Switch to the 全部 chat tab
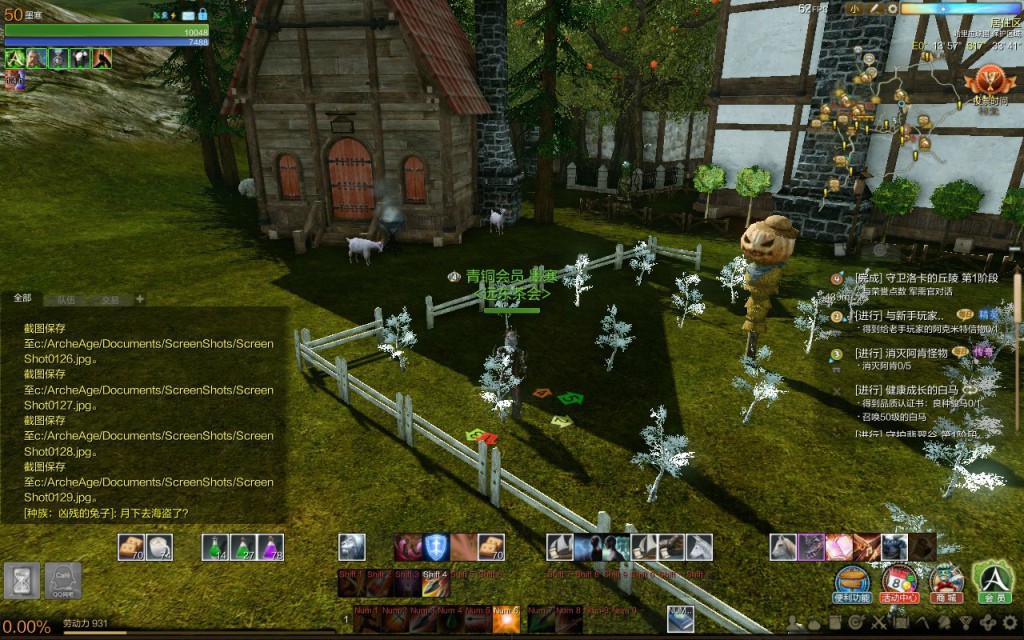This screenshot has height=640, width=1024. point(22,298)
